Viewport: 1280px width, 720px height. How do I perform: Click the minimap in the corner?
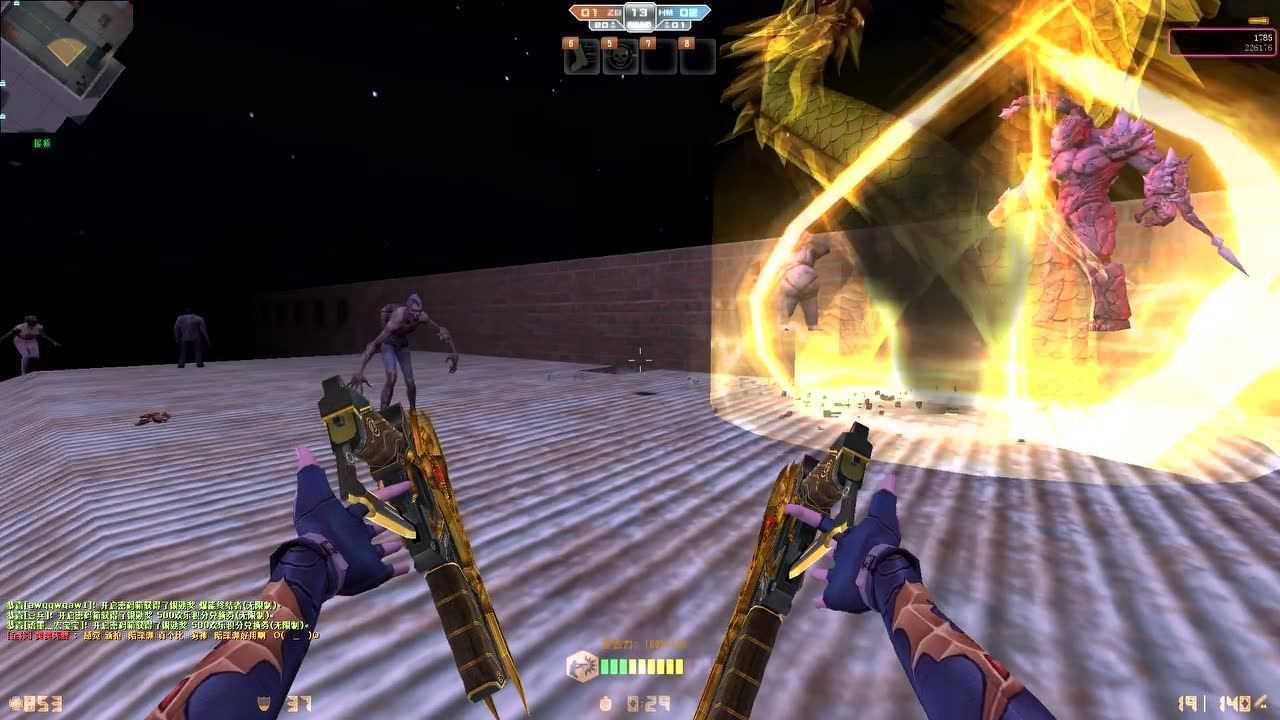point(66,65)
